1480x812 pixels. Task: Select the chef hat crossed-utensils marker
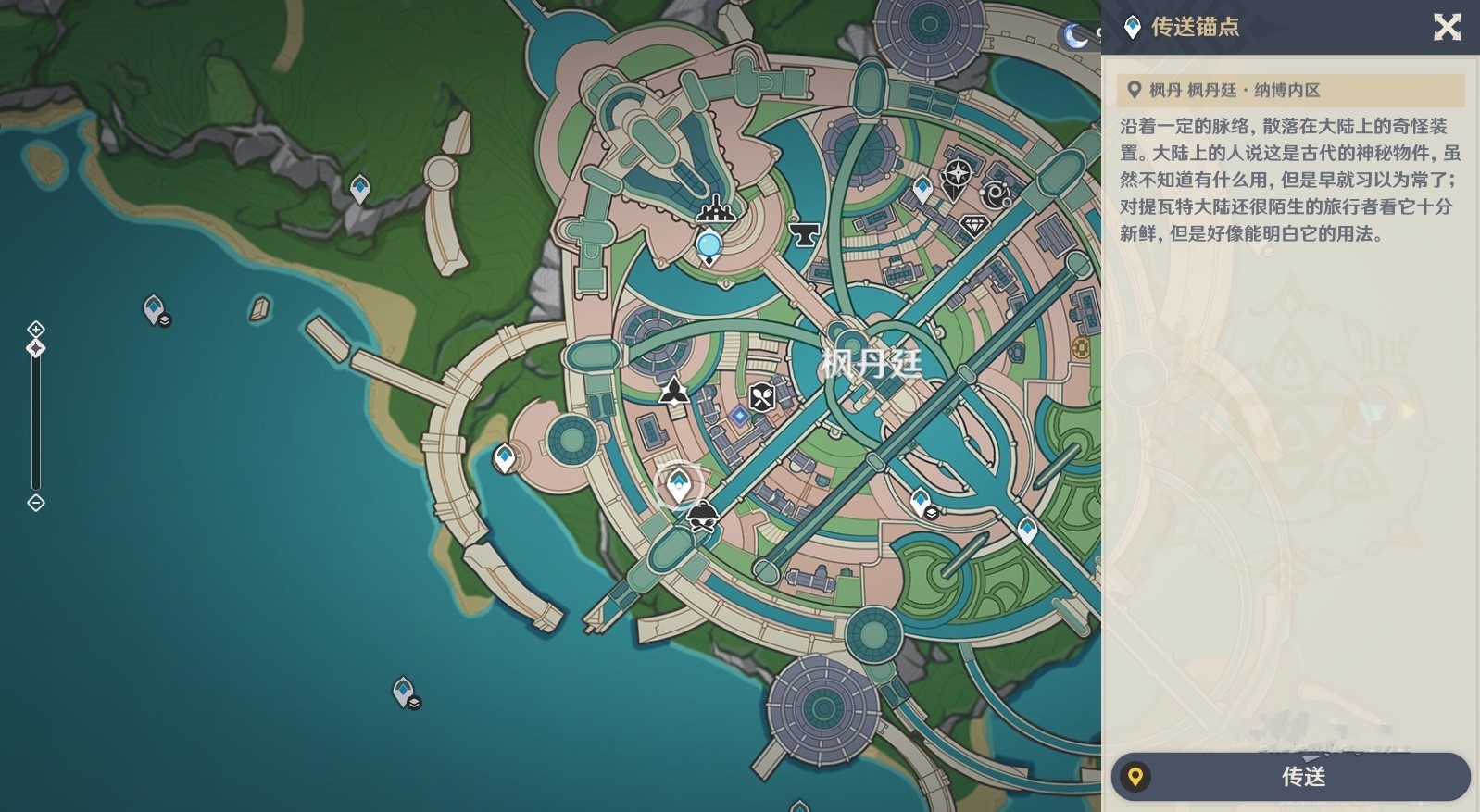click(703, 516)
